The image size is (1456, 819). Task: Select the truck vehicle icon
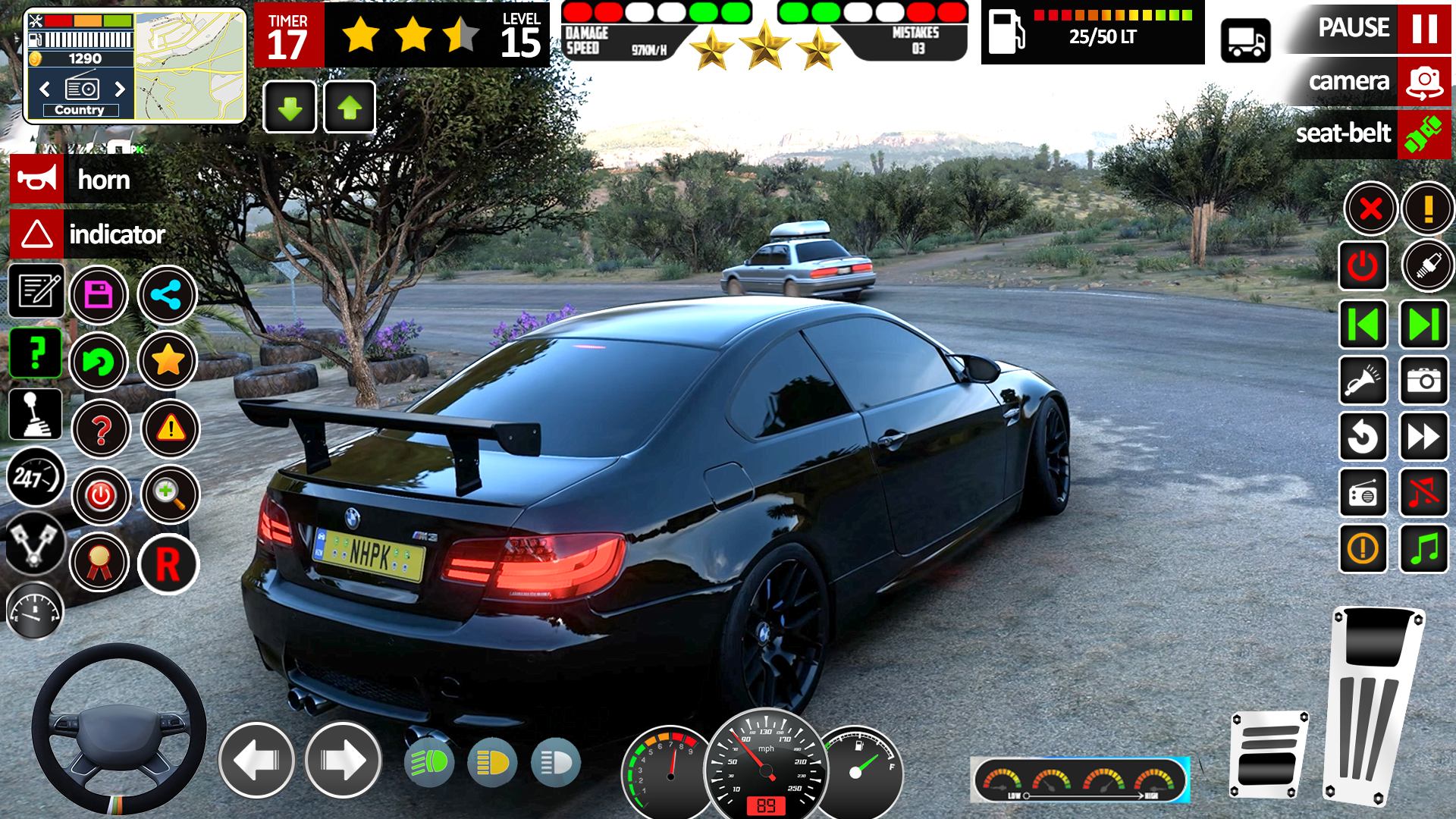point(1245,41)
